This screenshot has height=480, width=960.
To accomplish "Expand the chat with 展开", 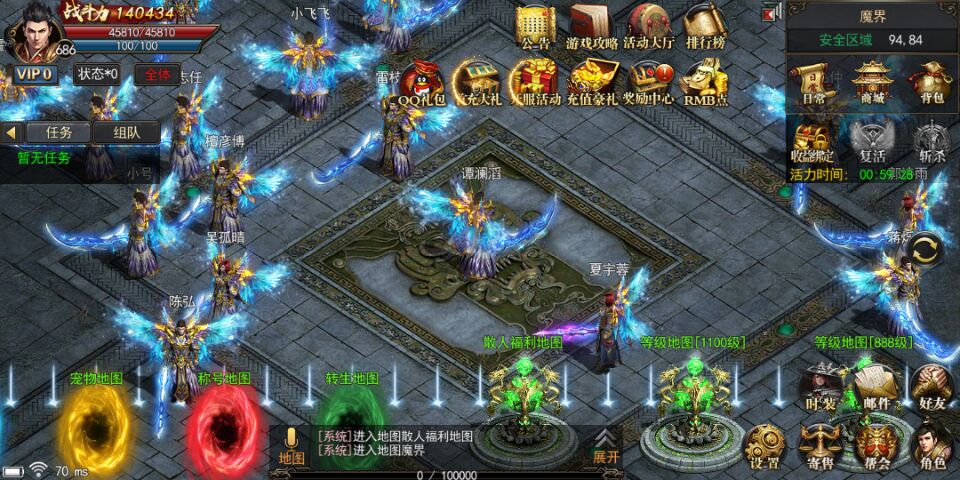I will point(606,446).
